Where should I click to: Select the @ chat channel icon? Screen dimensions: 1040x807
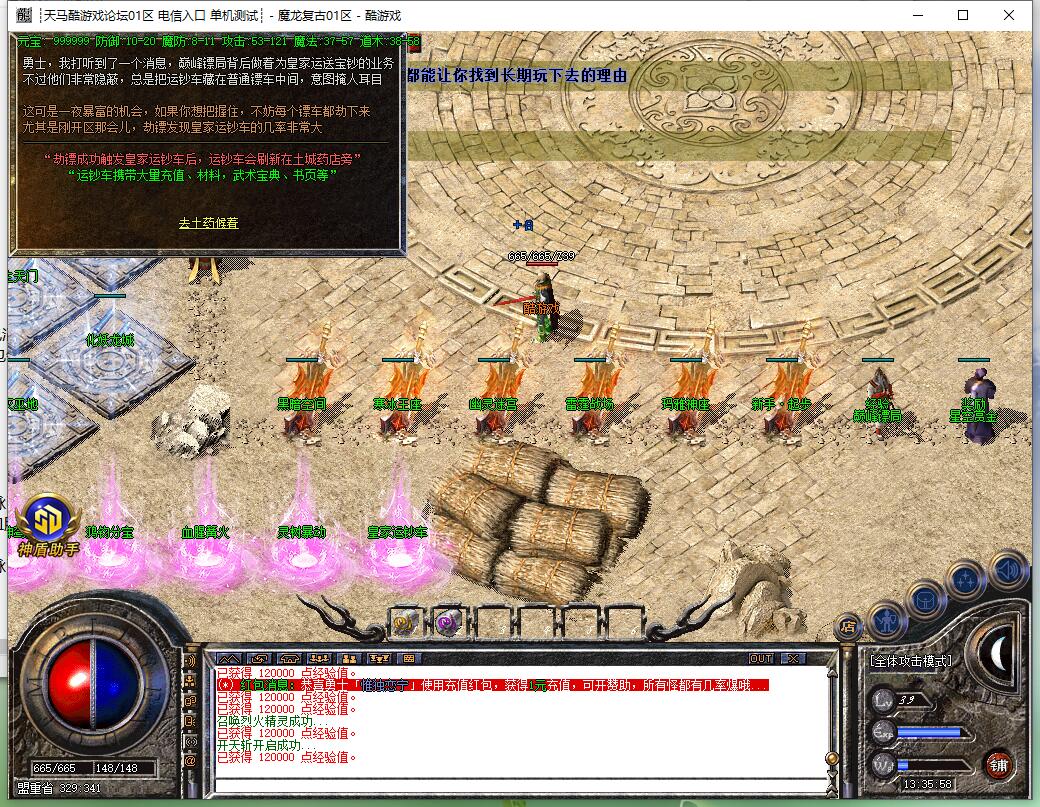point(190,760)
